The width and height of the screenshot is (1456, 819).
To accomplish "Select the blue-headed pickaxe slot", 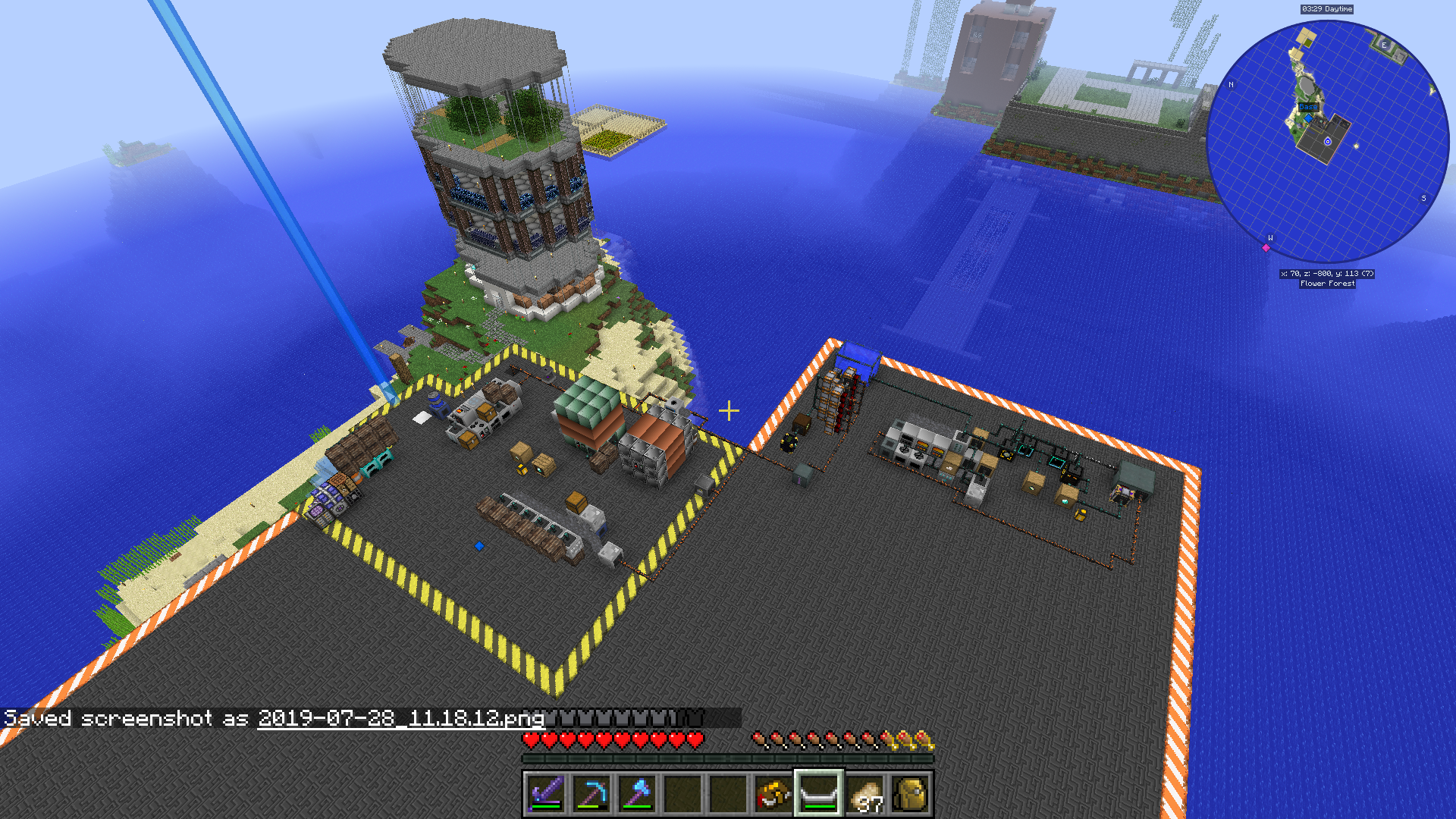I will pos(591,794).
